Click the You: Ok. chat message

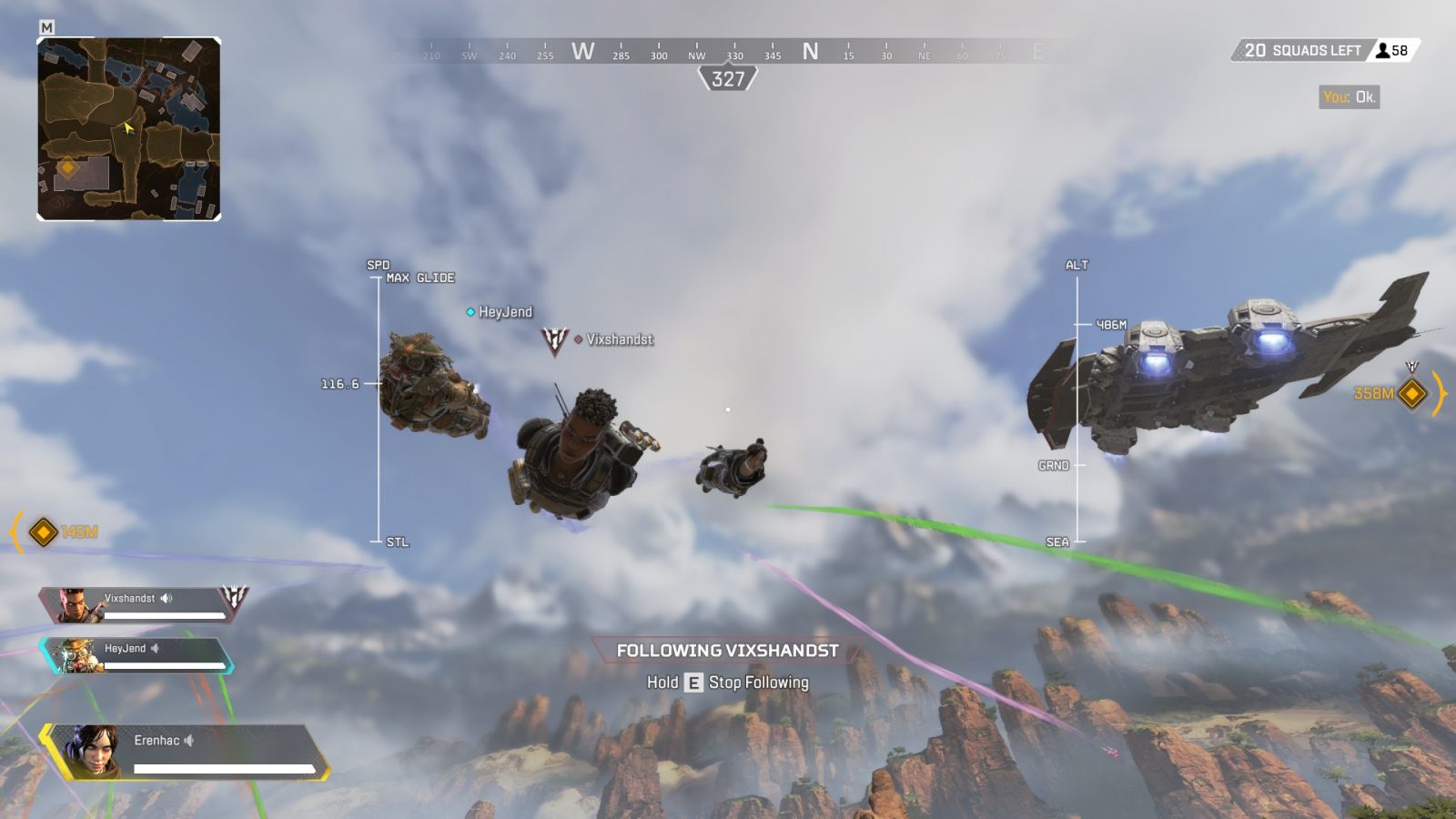[x=1349, y=96]
